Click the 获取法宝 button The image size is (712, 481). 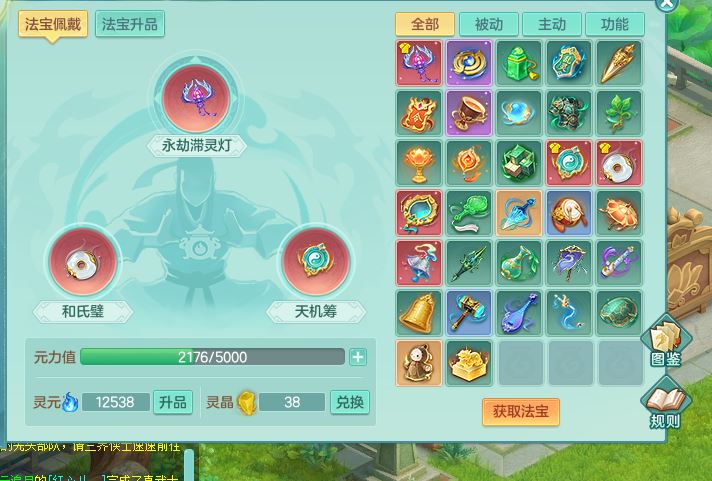[520, 411]
